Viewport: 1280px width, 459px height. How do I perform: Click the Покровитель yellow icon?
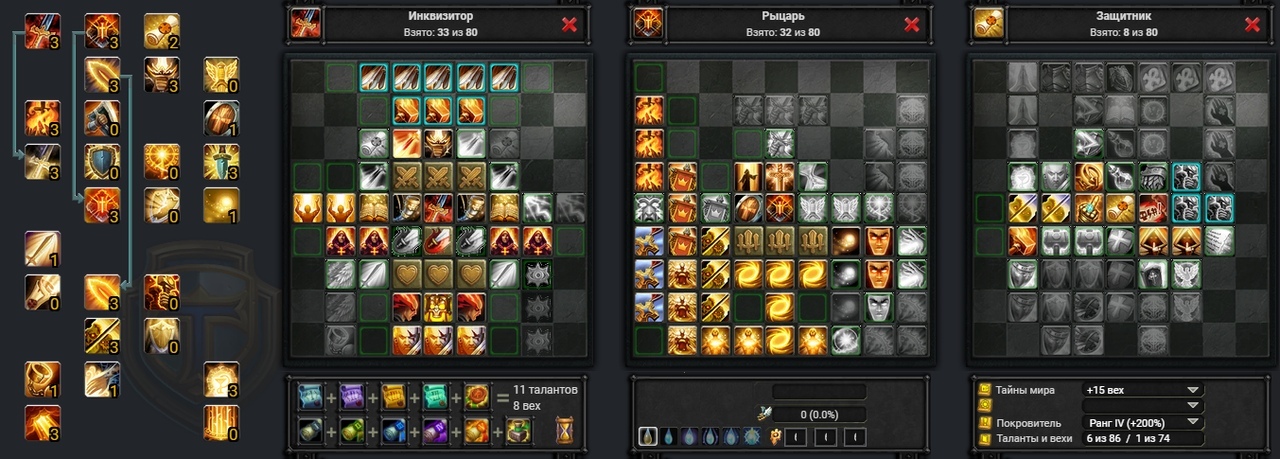pyautogui.click(x=984, y=422)
